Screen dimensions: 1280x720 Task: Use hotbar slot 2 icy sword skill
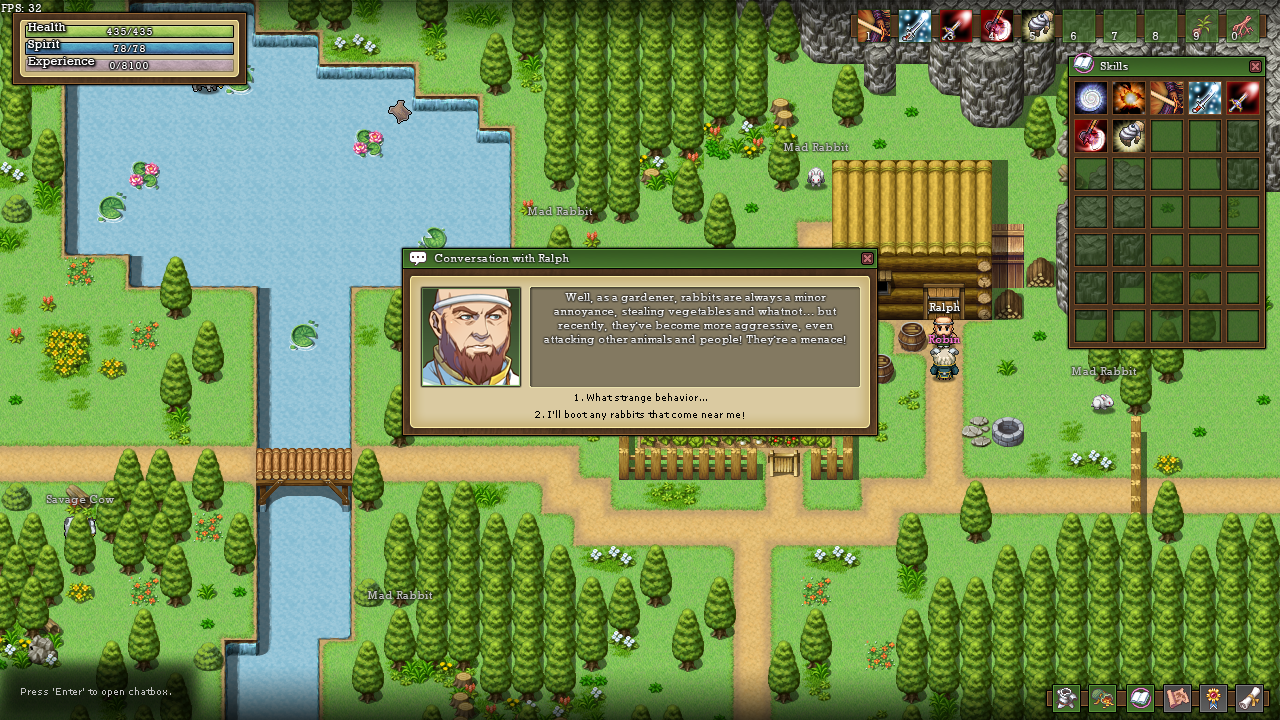tap(914, 26)
